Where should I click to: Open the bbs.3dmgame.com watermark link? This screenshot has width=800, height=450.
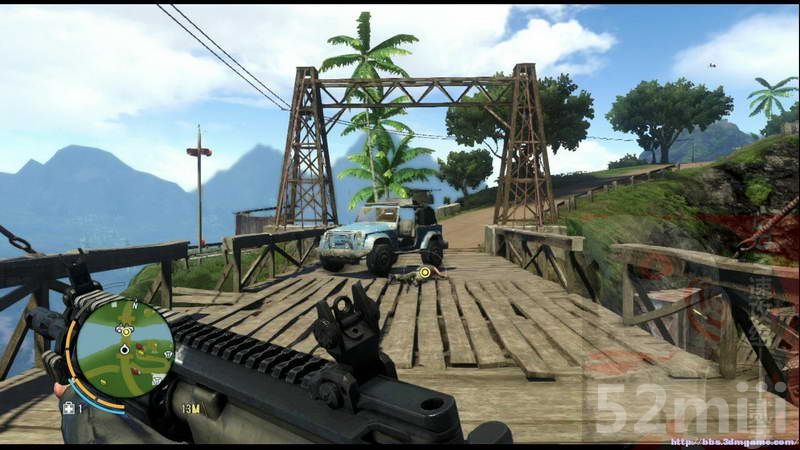(x=733, y=441)
